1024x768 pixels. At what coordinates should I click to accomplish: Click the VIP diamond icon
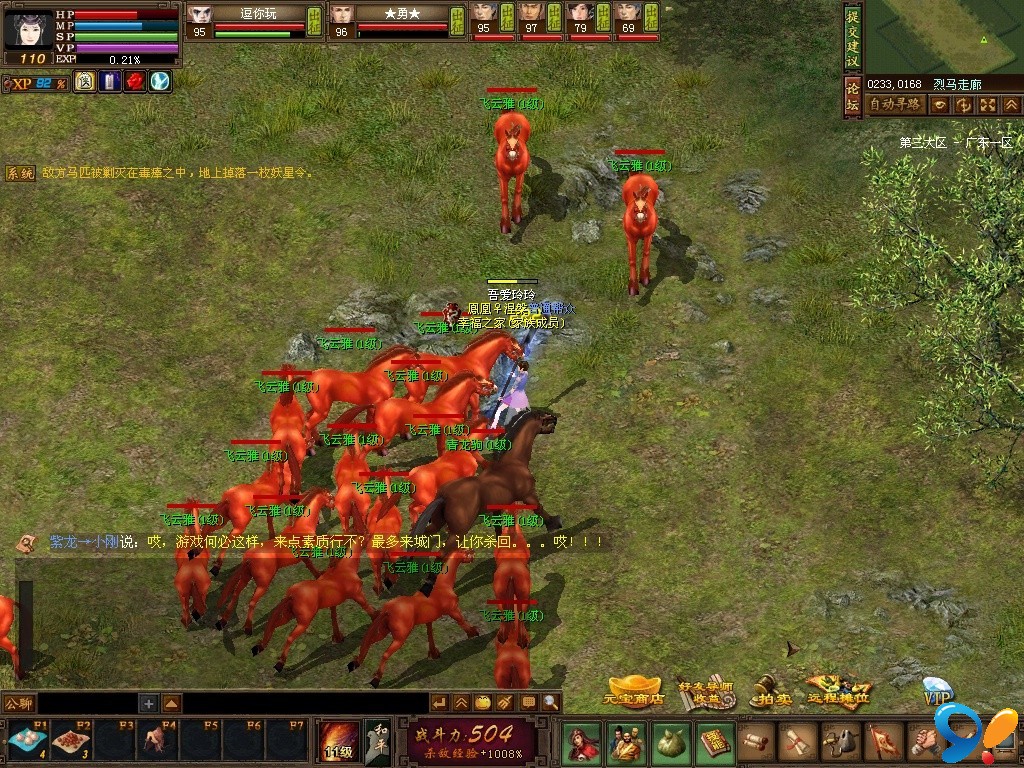pyautogui.click(x=938, y=691)
